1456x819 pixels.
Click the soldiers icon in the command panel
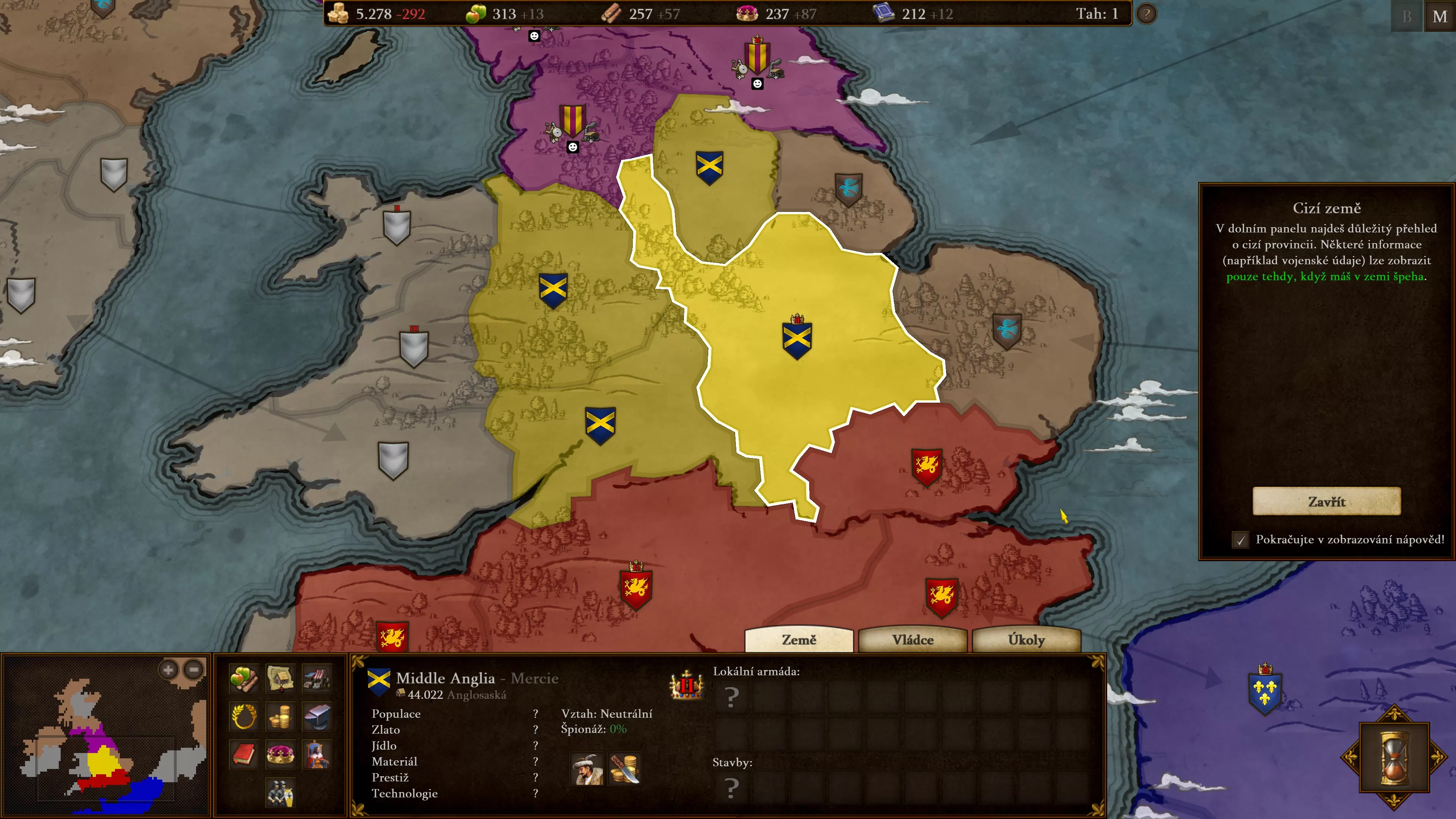(x=280, y=792)
